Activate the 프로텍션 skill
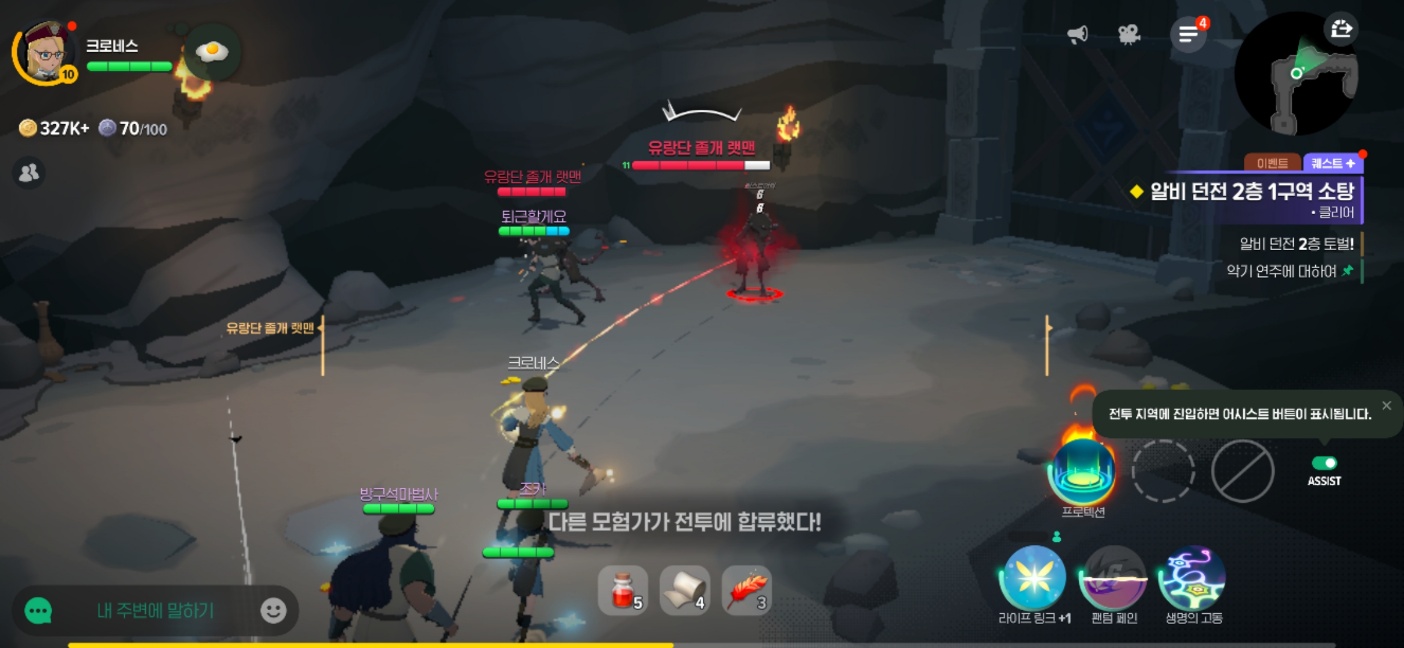 [x=1082, y=470]
